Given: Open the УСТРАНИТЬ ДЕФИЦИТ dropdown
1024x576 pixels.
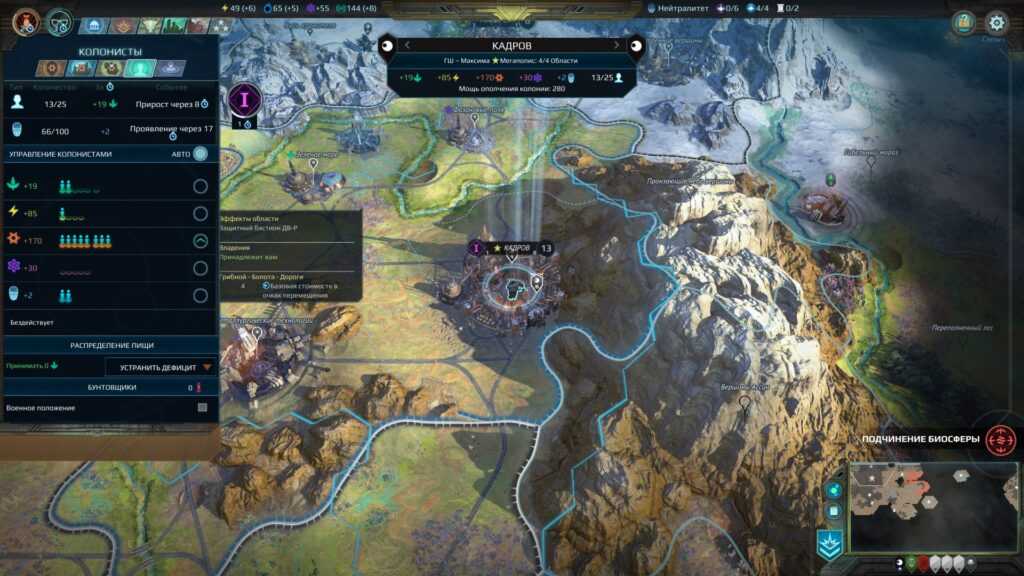Looking at the screenshot, I should coord(161,367).
